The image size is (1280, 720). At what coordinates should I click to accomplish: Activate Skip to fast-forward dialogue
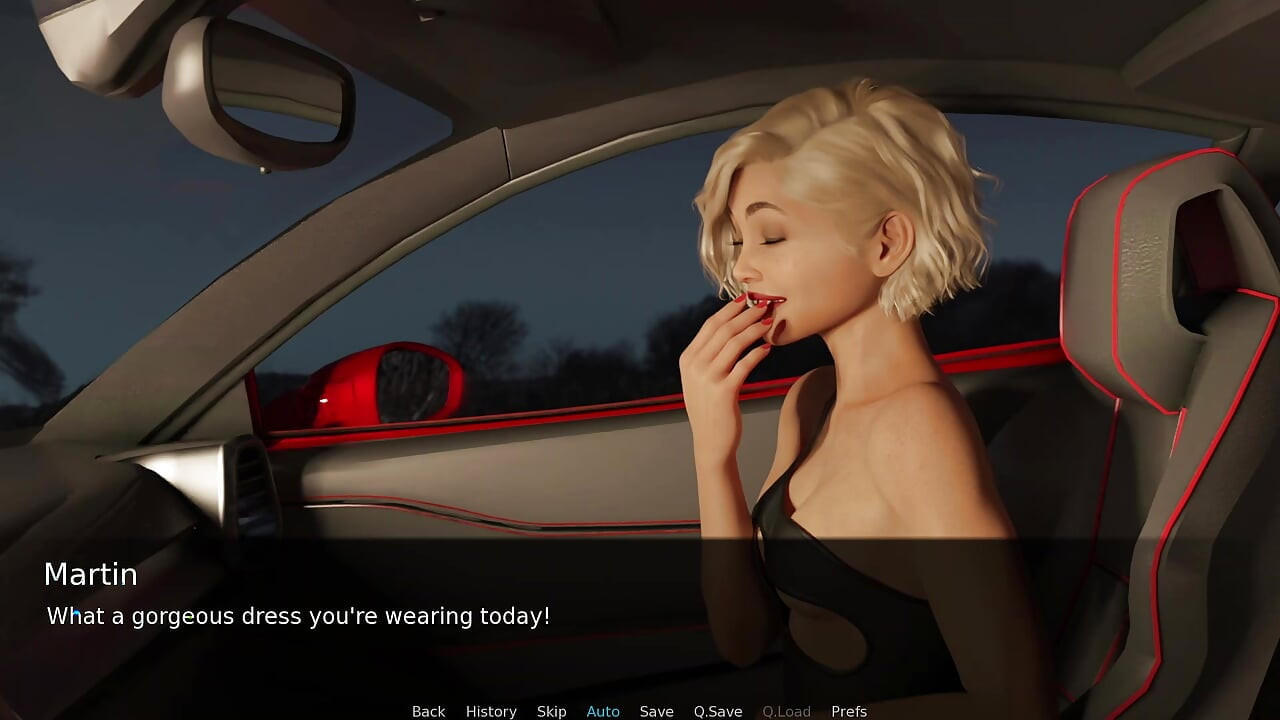click(x=551, y=711)
